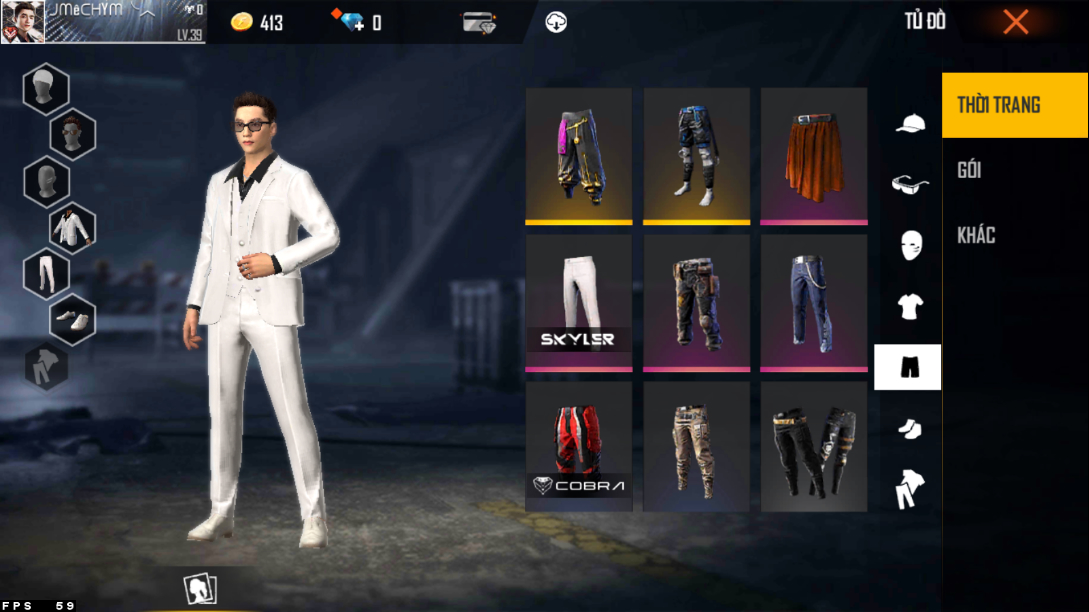Switch to the shoes category

(909, 428)
